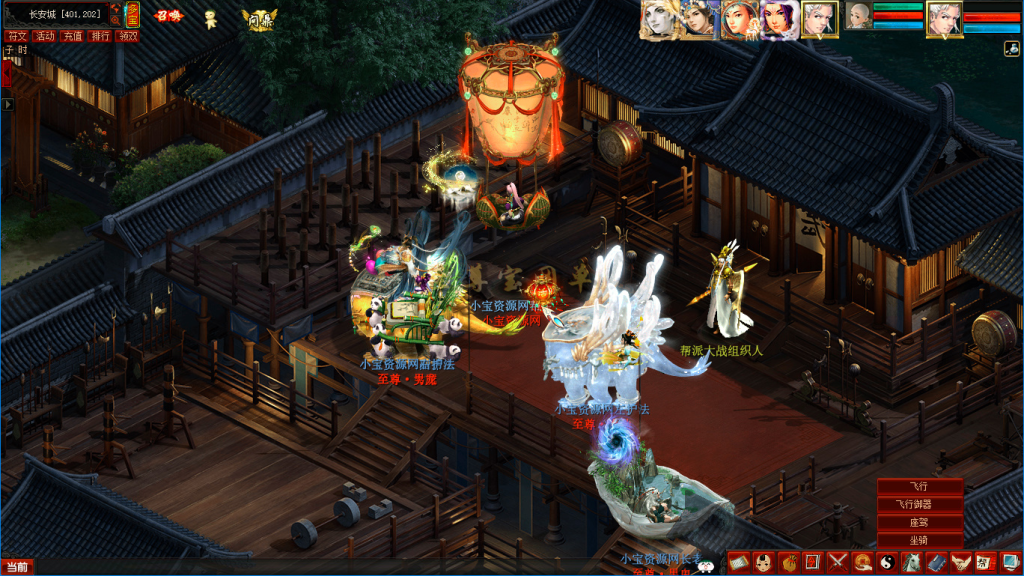This screenshot has height=576, width=1024.
Task: Click the magnifier search icon by the map
Action: tap(115, 19)
